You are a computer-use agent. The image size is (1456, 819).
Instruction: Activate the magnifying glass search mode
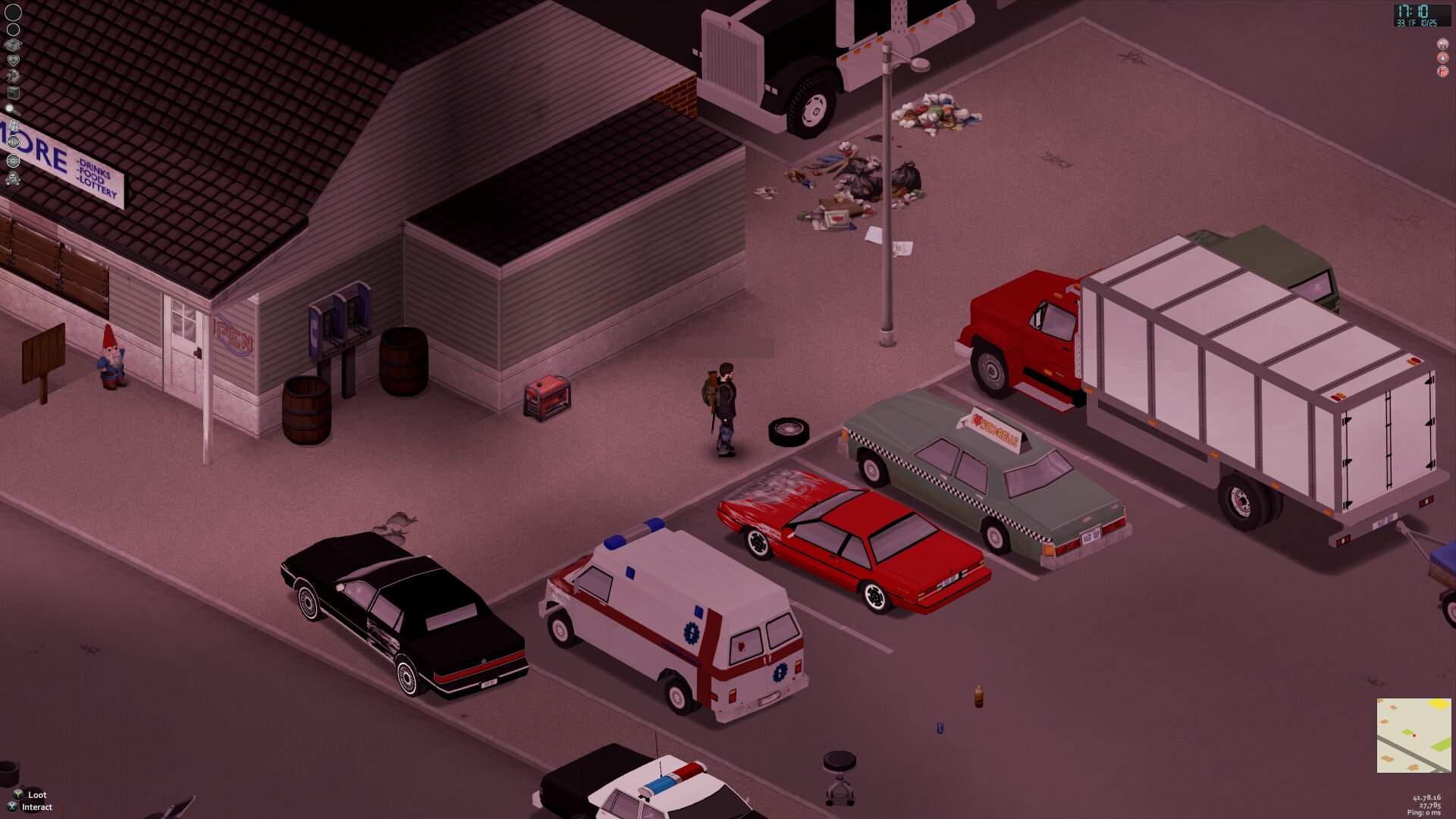click(11, 109)
